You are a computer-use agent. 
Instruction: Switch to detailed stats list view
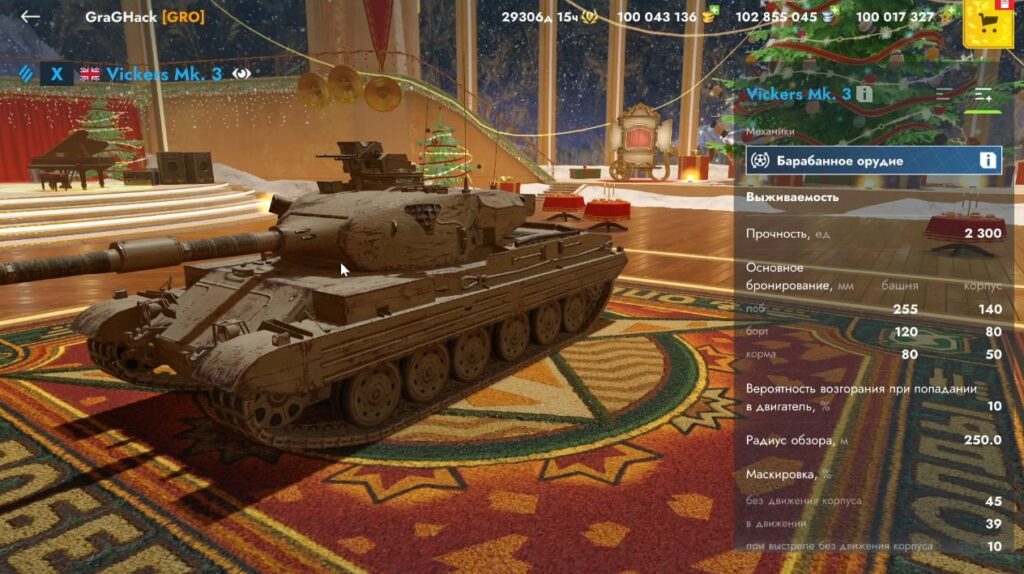tap(984, 94)
